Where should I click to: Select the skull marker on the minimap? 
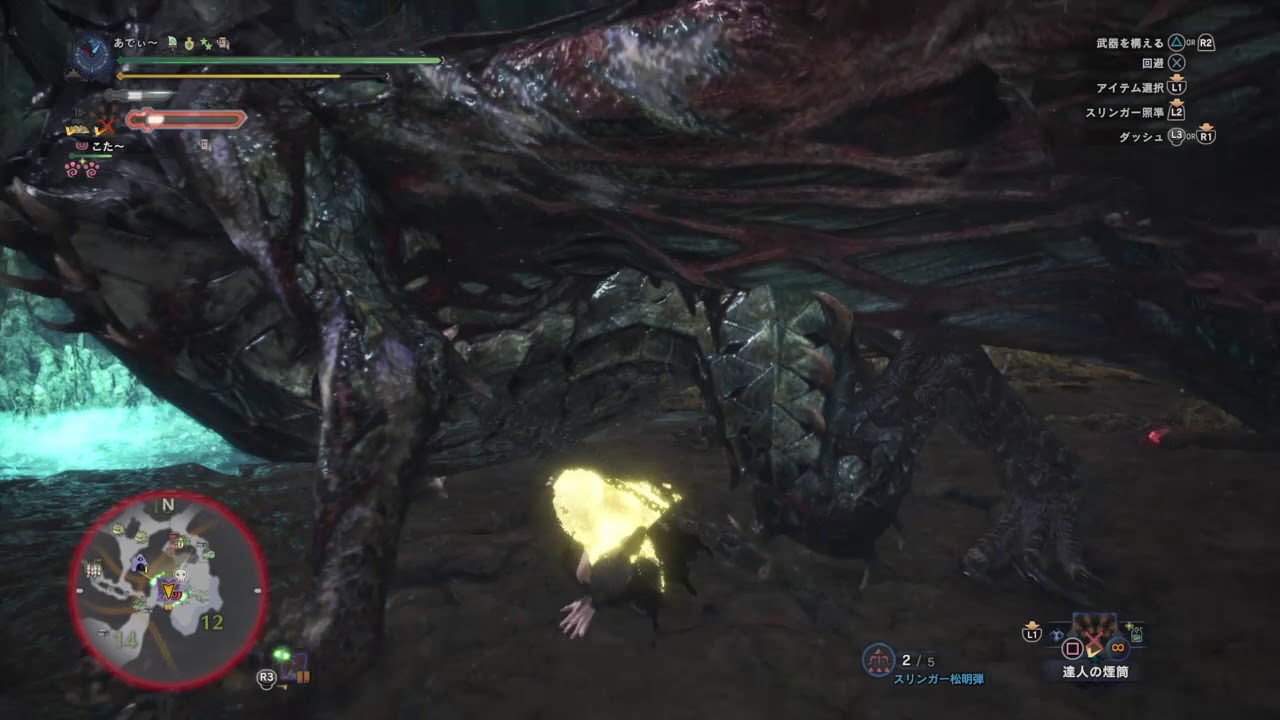tap(183, 577)
